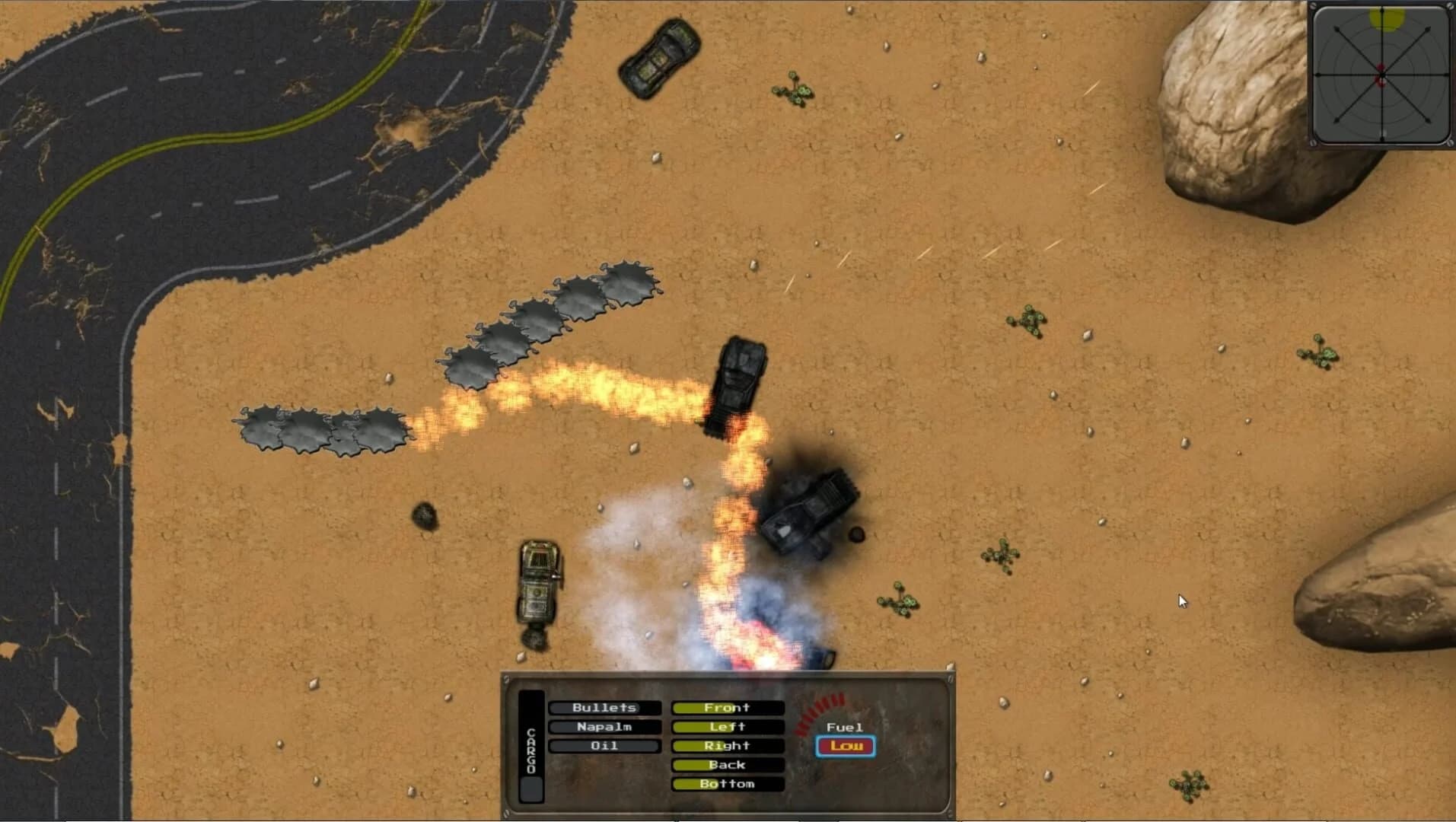Click the Napalm ammo bar
This screenshot has width=1456, height=822.
tap(604, 726)
